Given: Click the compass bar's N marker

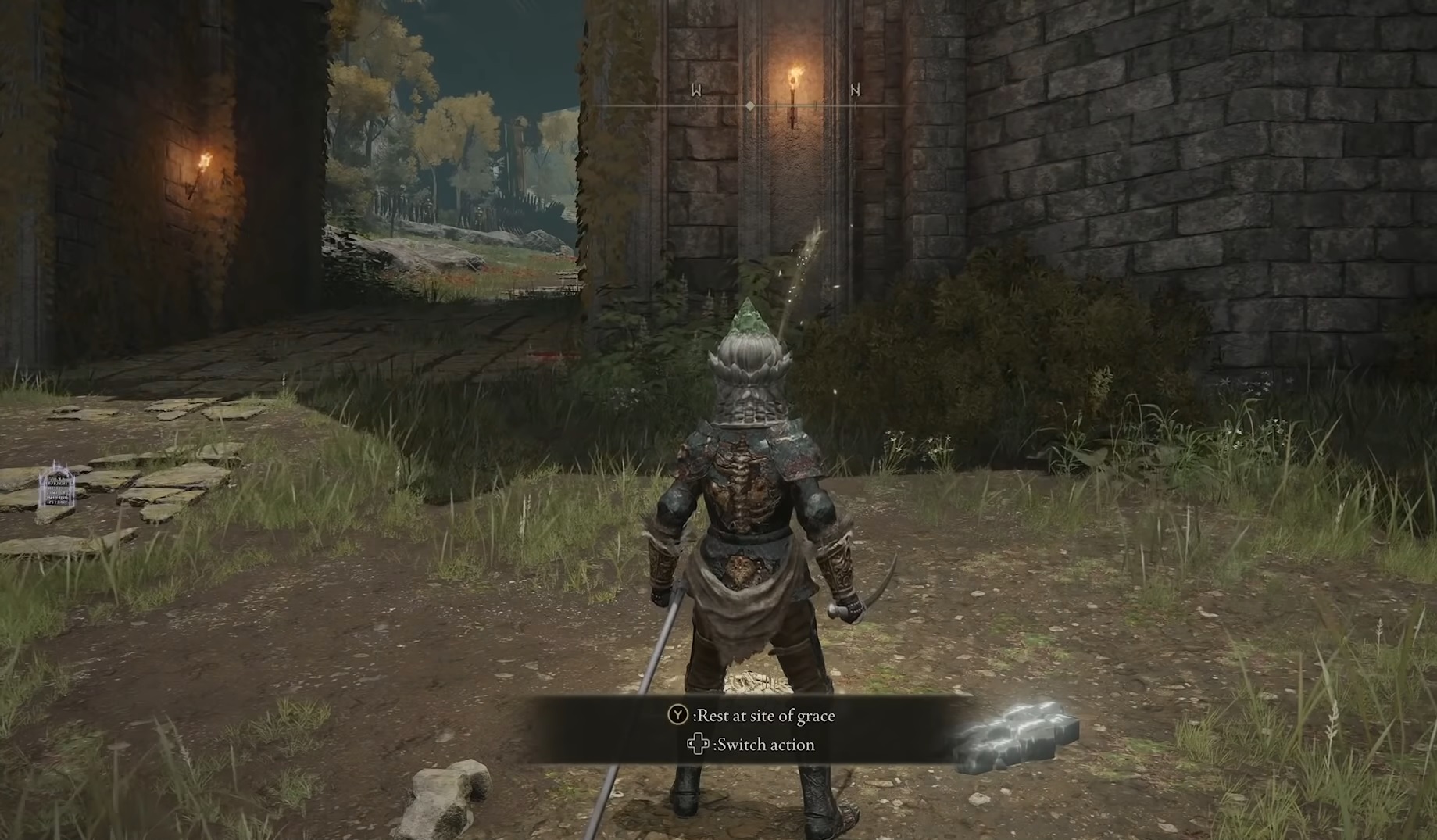Looking at the screenshot, I should coord(855,91).
